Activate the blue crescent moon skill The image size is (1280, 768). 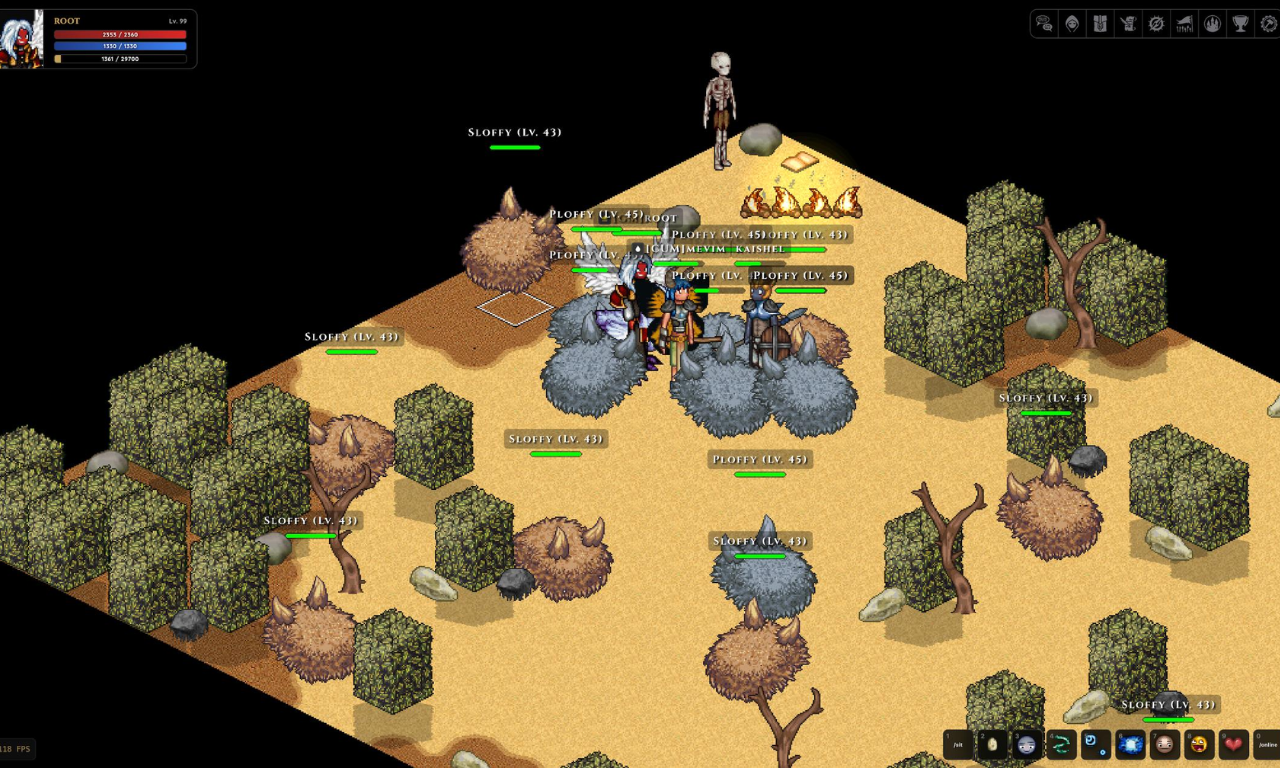tap(1096, 744)
